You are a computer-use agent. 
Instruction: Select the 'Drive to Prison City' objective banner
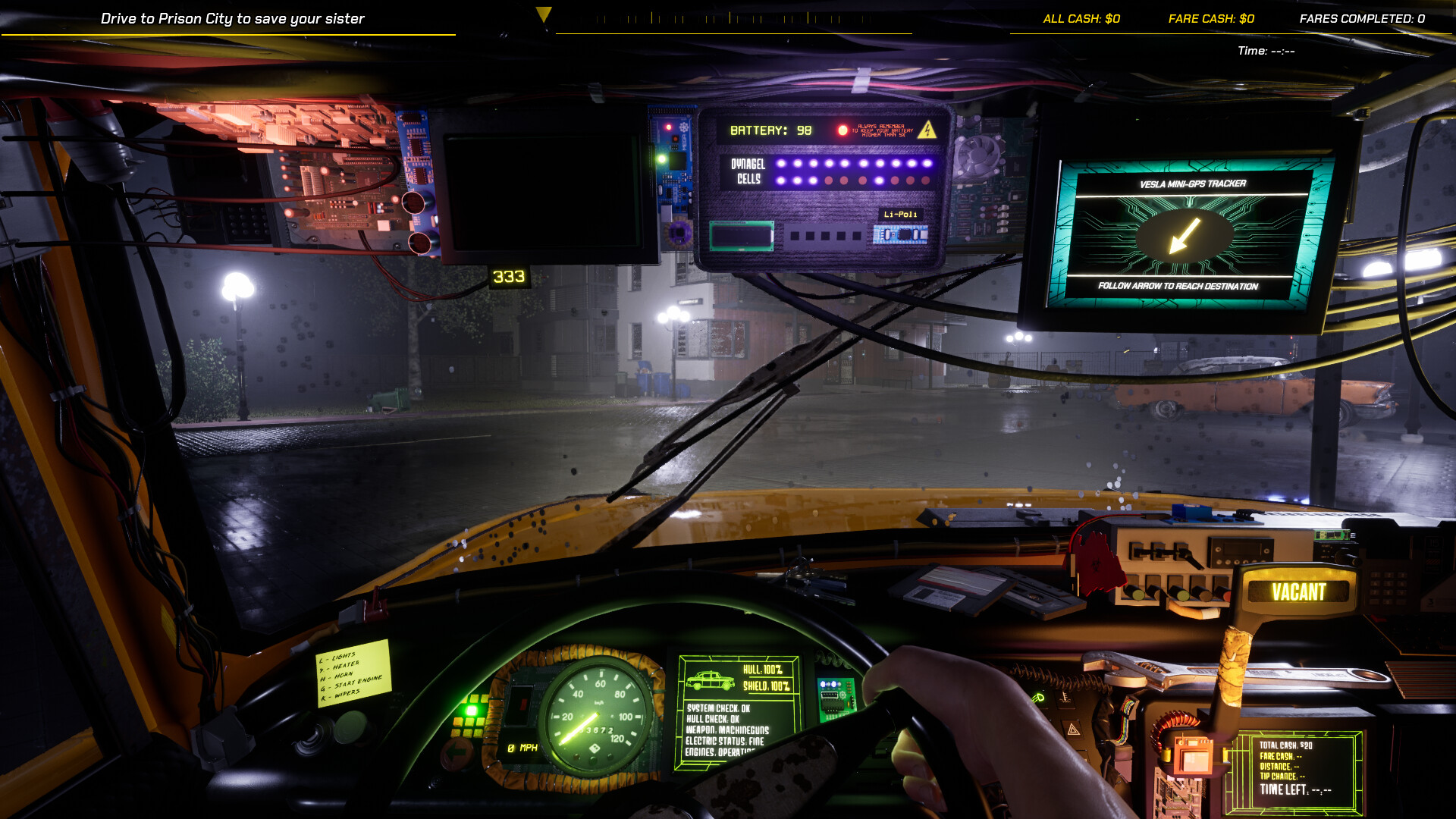(x=233, y=18)
